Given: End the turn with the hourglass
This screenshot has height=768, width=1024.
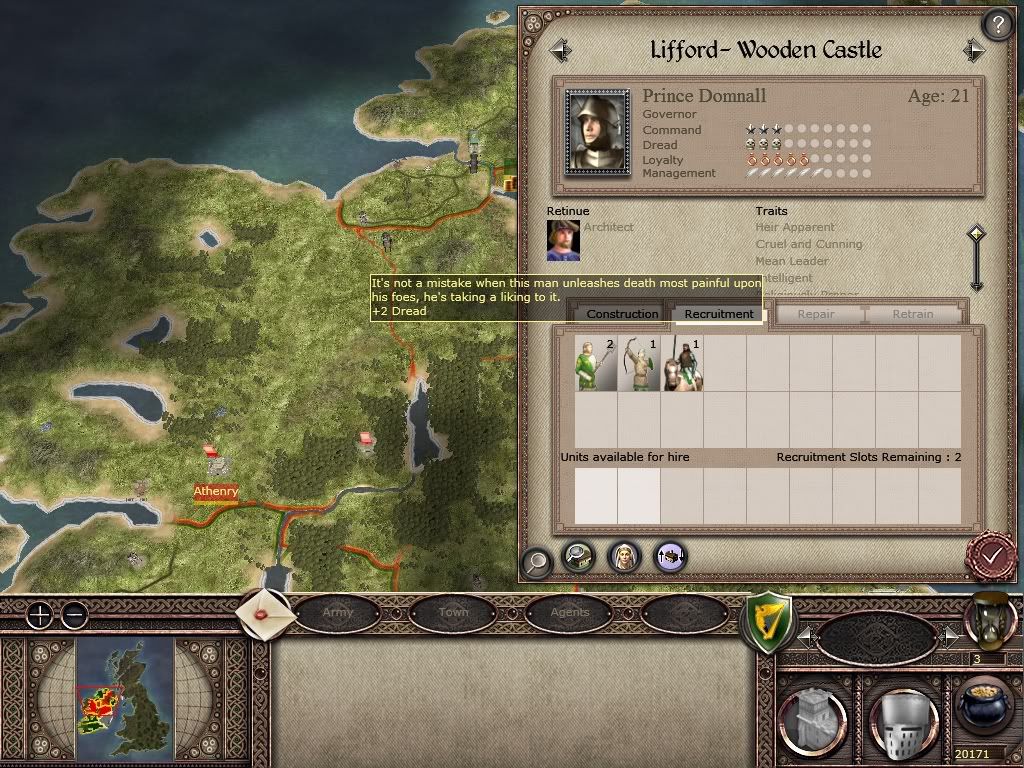Looking at the screenshot, I should (x=989, y=621).
